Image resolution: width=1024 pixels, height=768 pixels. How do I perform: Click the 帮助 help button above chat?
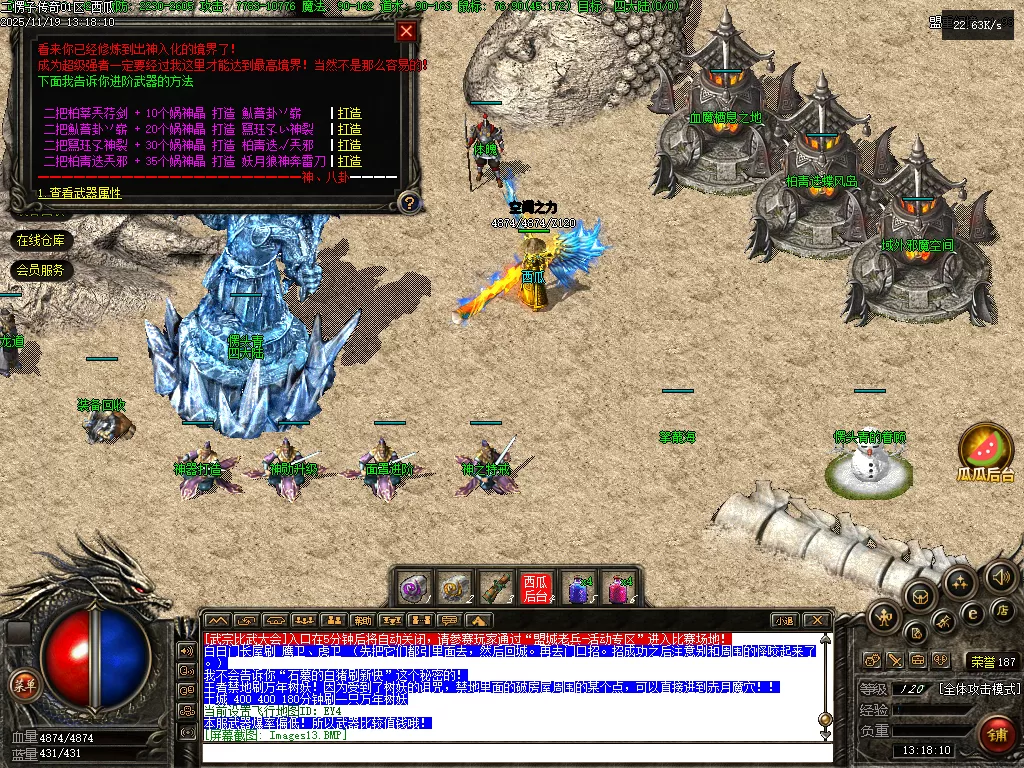(x=363, y=621)
